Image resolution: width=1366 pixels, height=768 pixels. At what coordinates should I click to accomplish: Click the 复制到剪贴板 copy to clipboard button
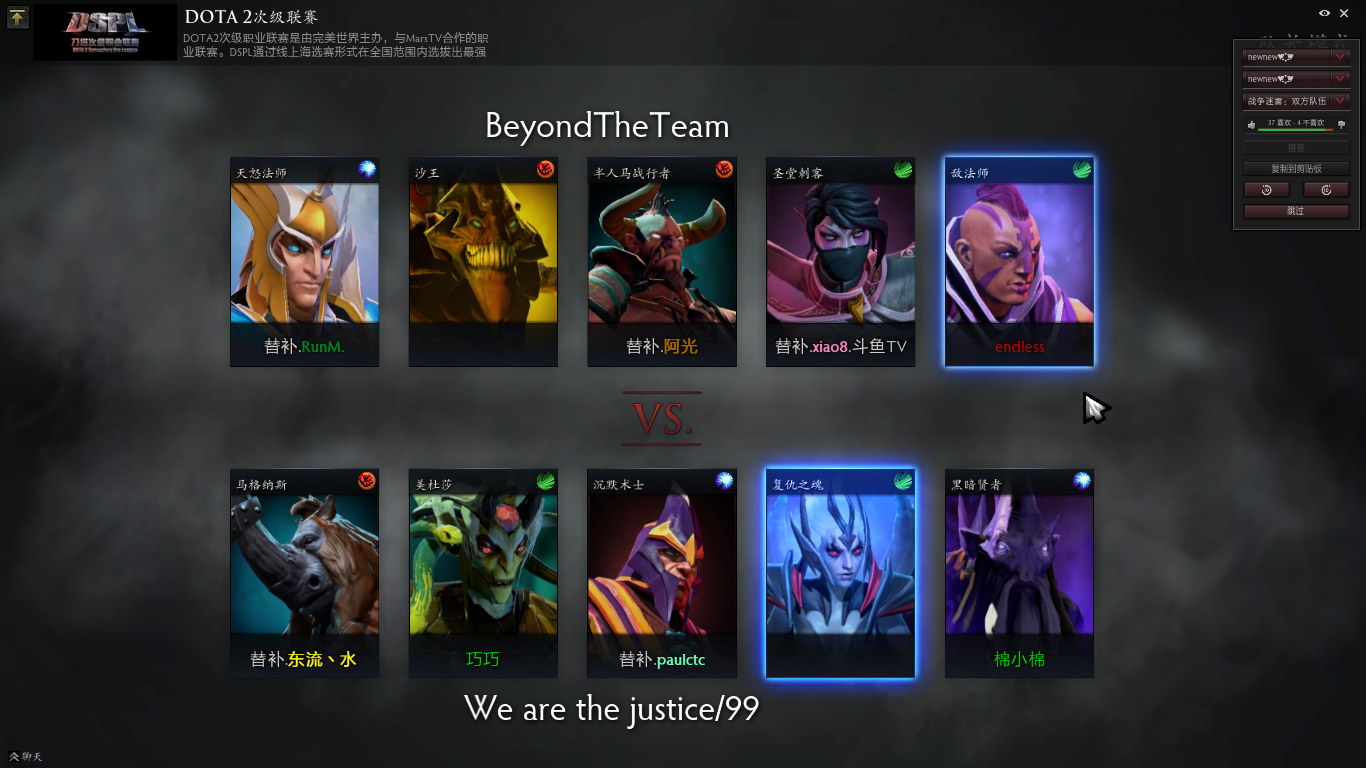[1296, 169]
